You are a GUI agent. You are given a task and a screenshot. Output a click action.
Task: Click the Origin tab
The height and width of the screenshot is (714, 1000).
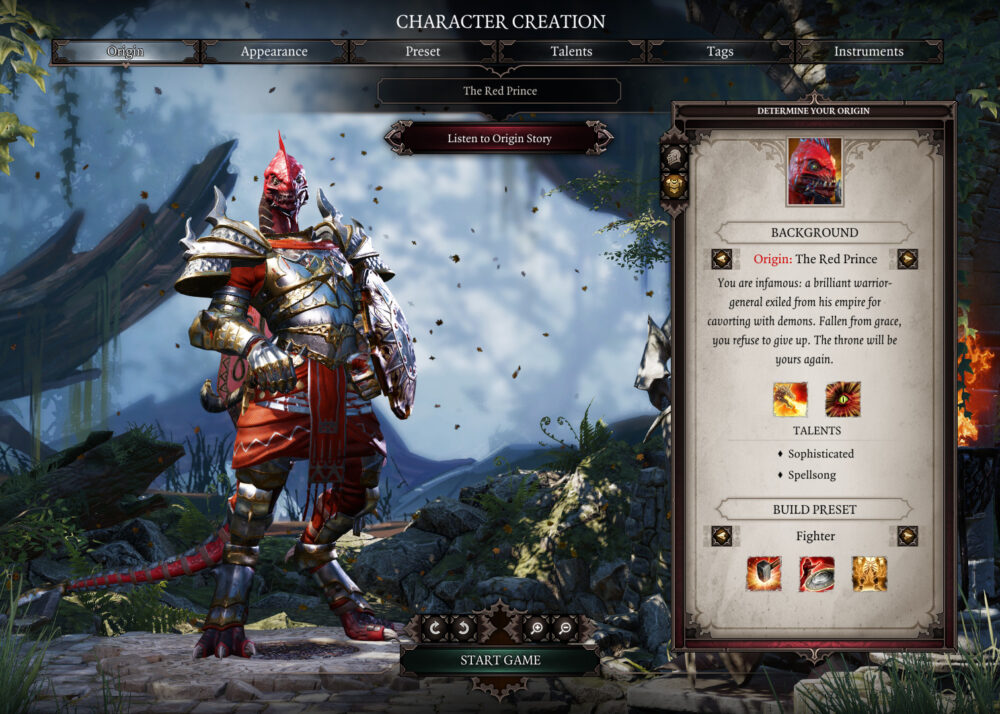tap(125, 51)
